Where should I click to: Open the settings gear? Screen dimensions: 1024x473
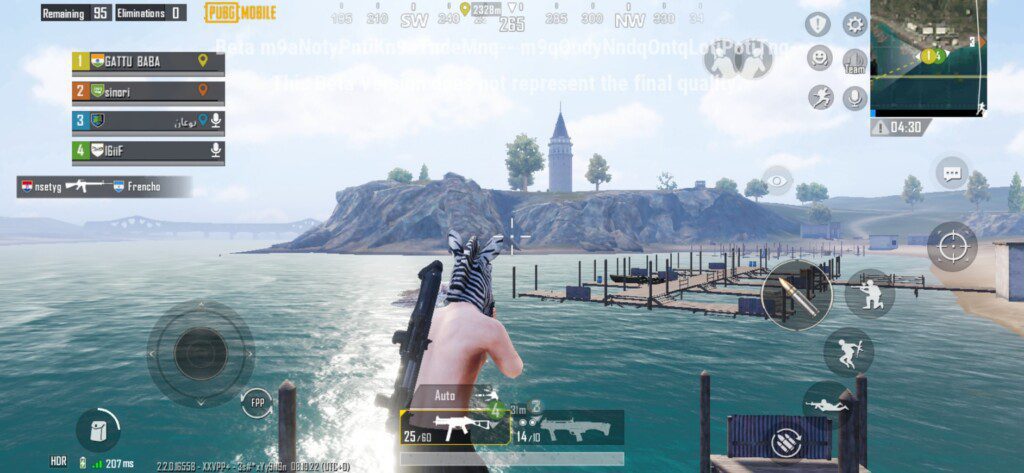tap(855, 24)
